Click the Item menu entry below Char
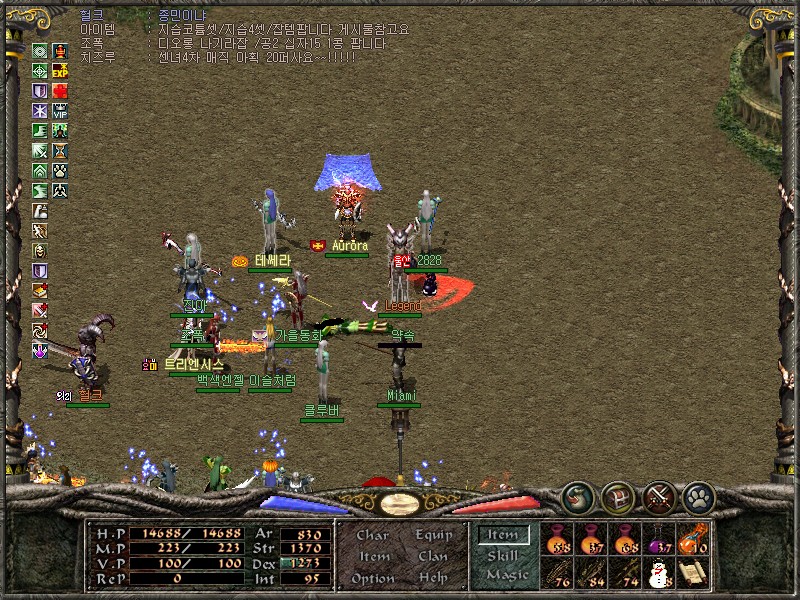The height and width of the screenshot is (600, 800). pyautogui.click(x=373, y=556)
